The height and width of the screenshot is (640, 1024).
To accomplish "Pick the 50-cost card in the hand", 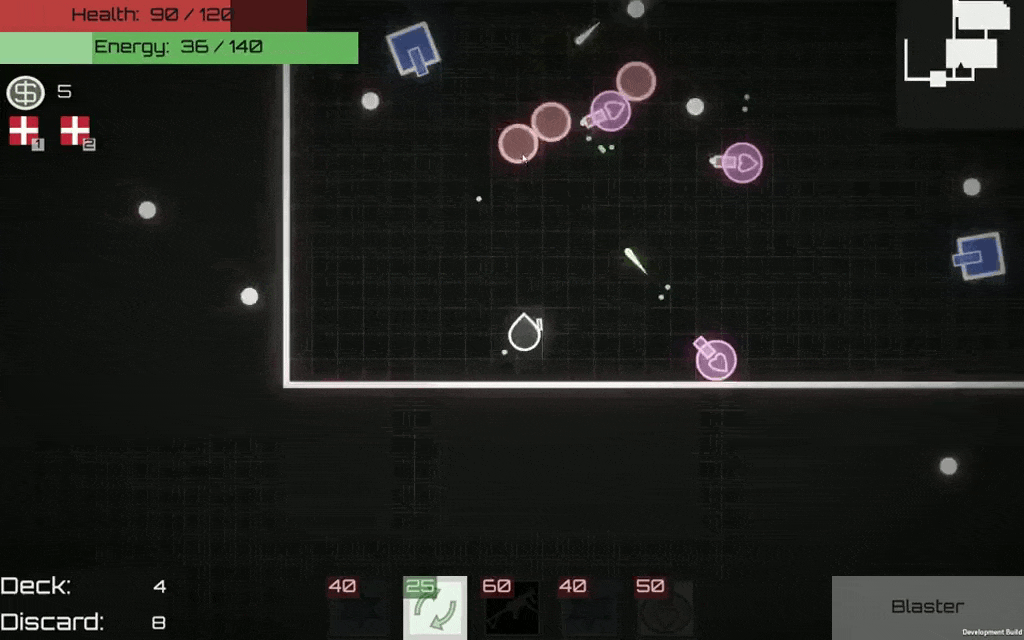I will [x=665, y=608].
